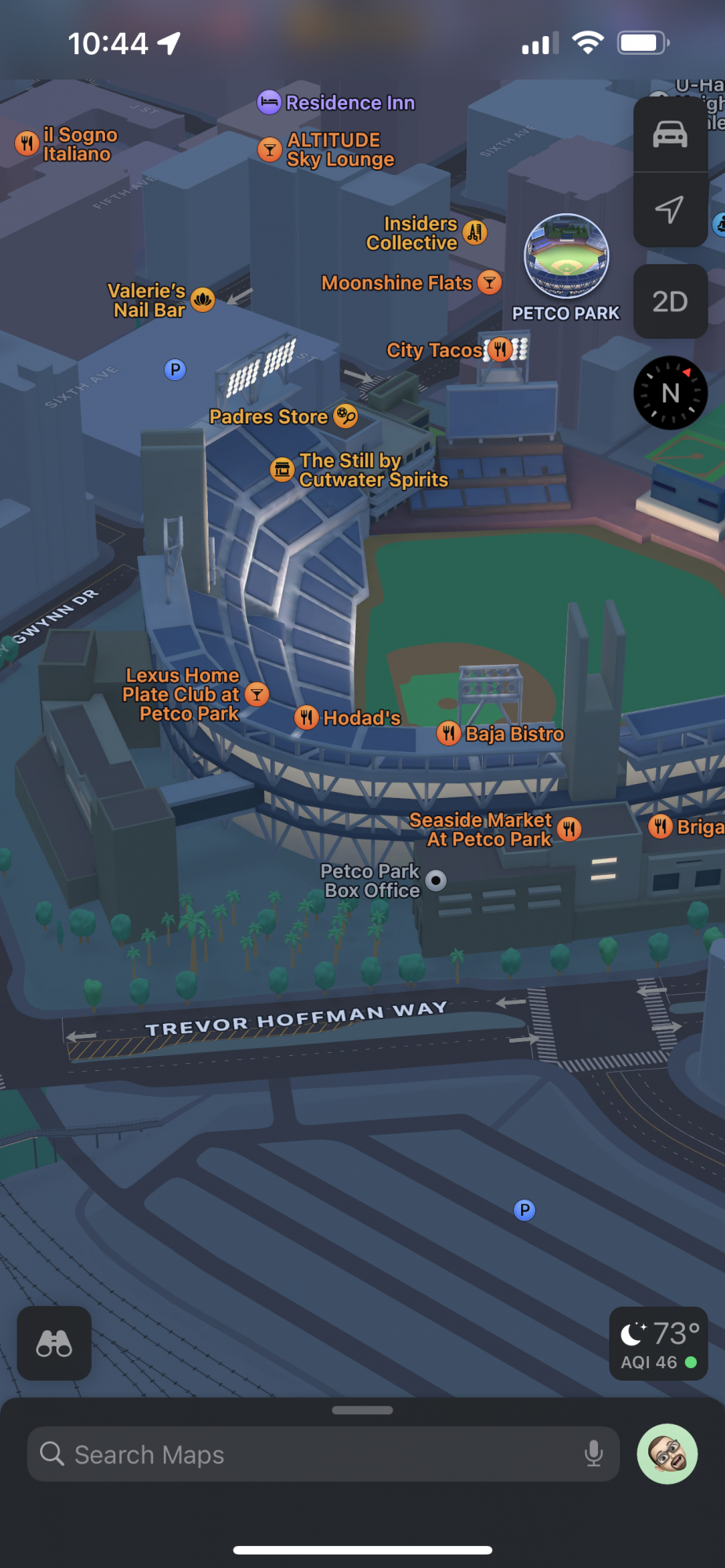Choose the Hodad's restaurant marker
Image resolution: width=725 pixels, height=1568 pixels.
coord(306,717)
